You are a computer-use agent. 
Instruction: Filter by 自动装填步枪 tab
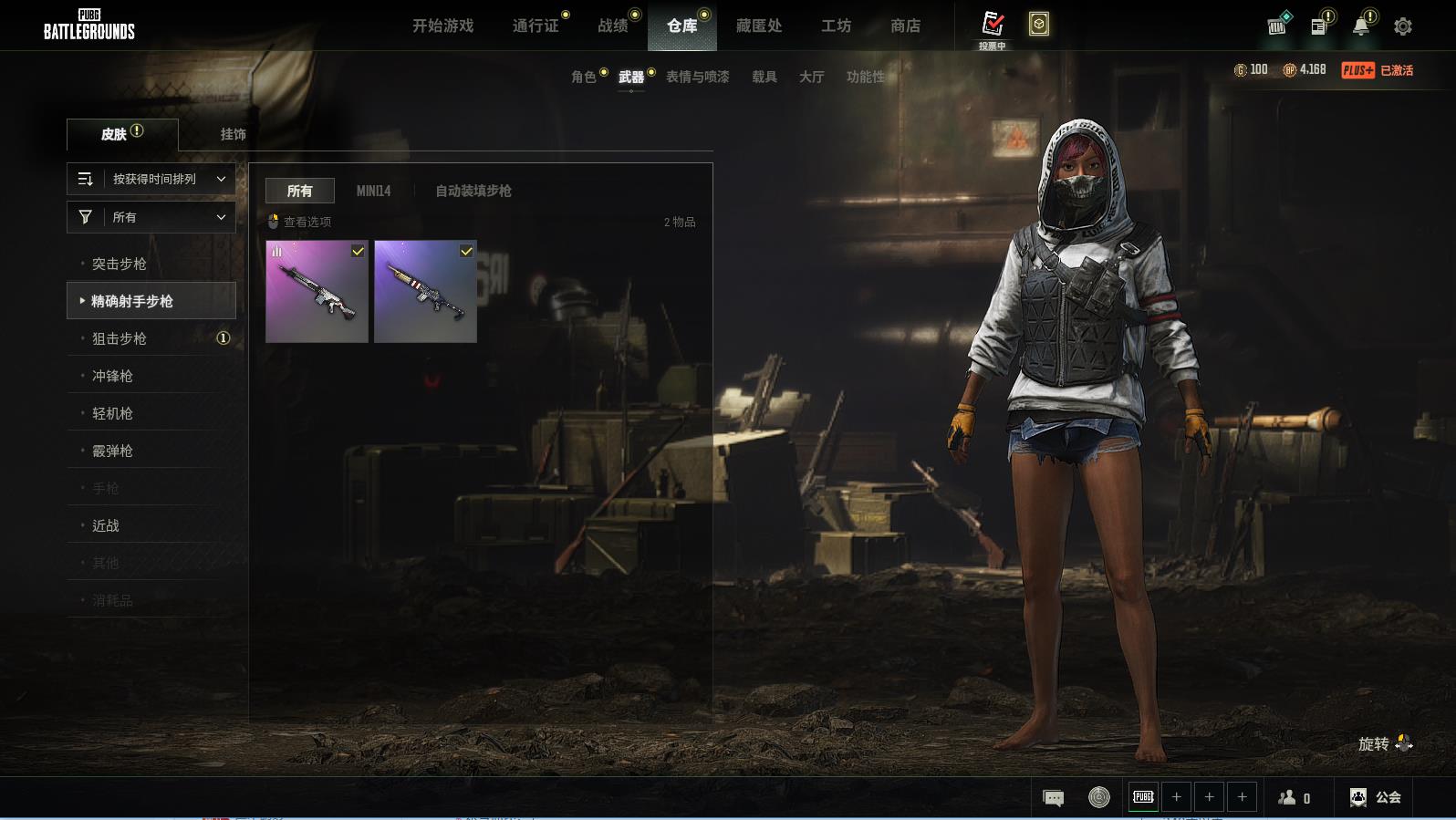(473, 191)
